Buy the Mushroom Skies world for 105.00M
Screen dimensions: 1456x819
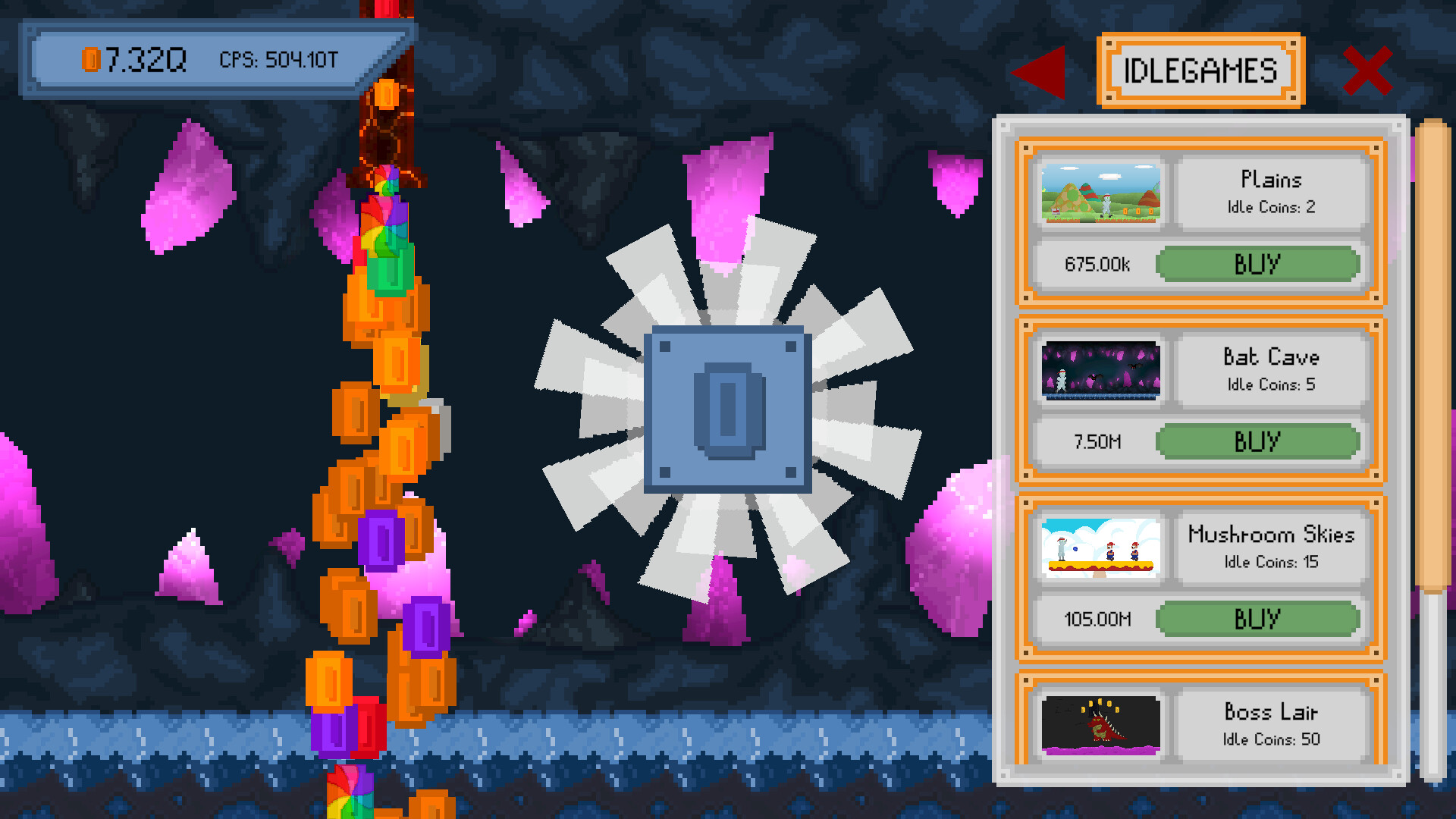tap(1257, 619)
